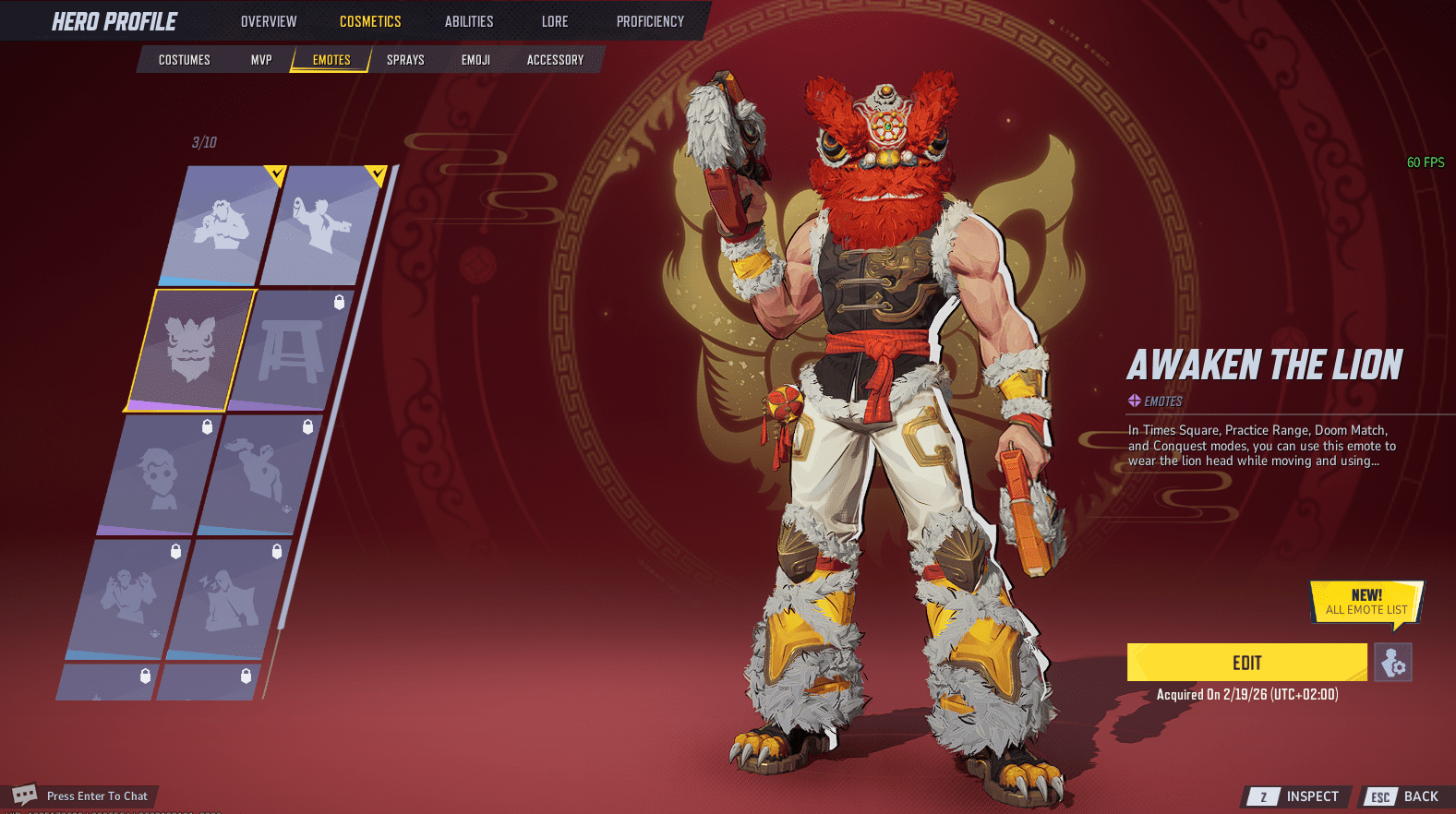Go back with the Back button
Screen dimensions: 1456x814
(1409, 796)
